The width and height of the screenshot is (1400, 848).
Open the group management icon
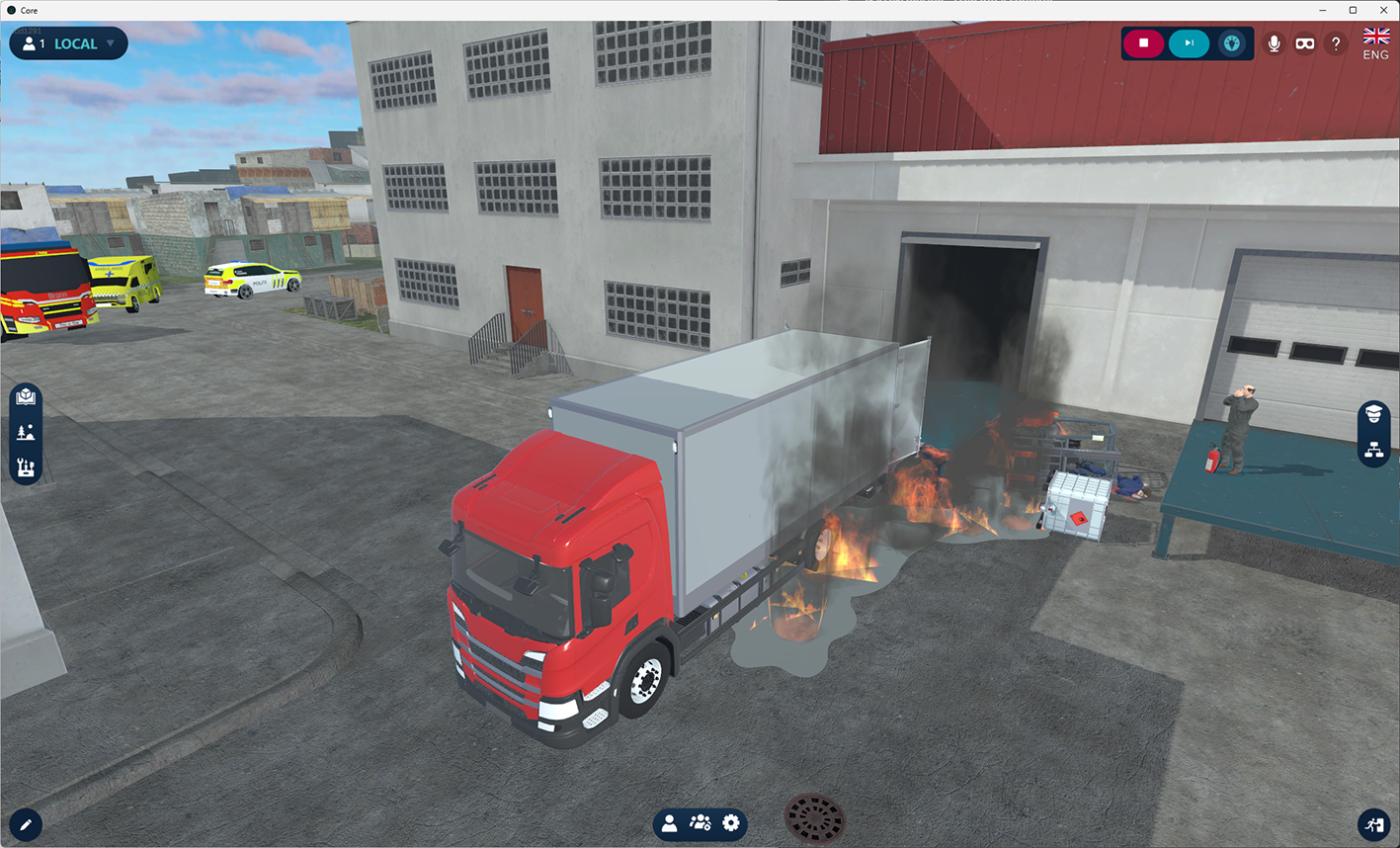pyautogui.click(x=700, y=823)
